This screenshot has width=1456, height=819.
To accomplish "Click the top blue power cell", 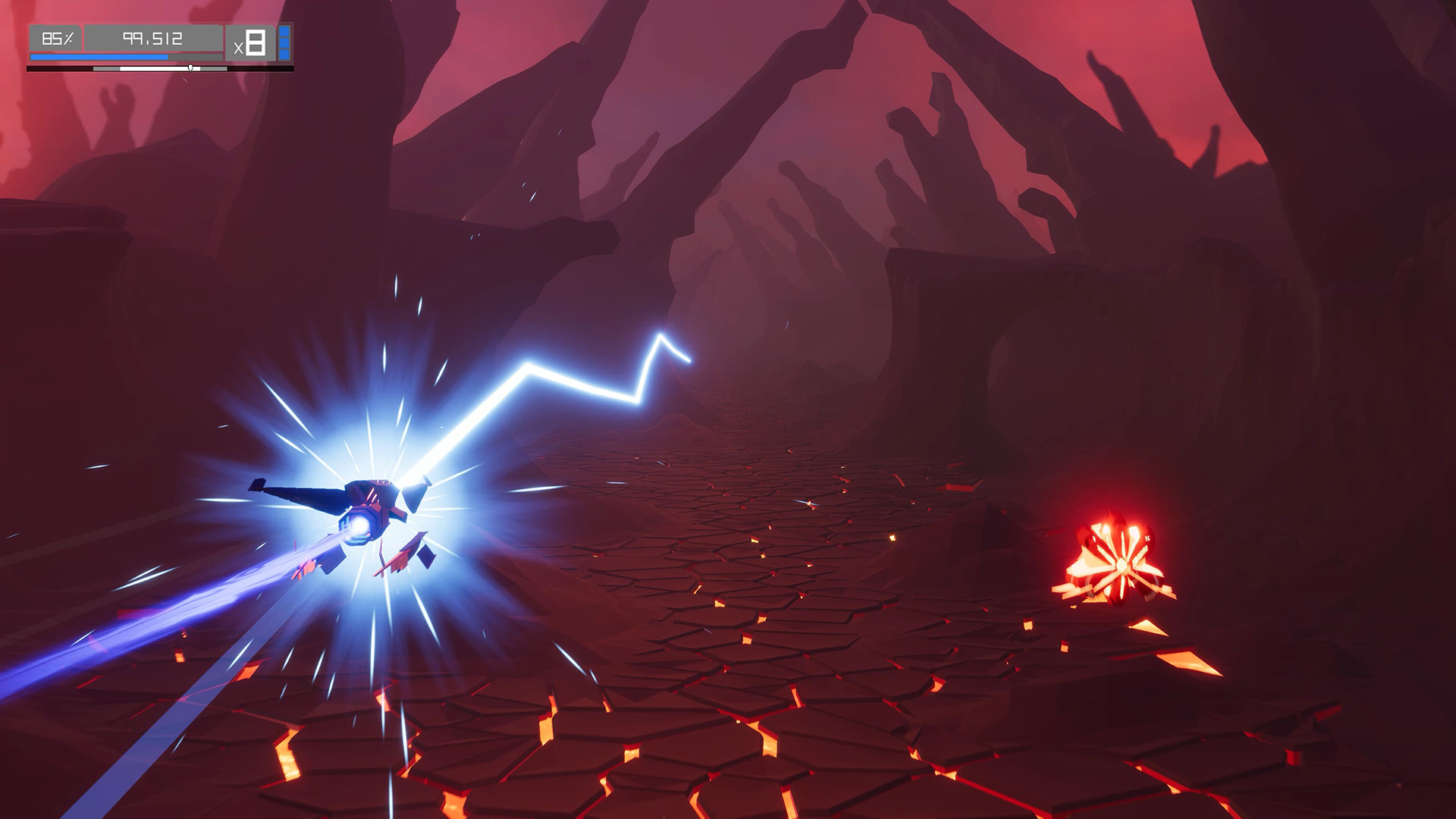I will (284, 31).
